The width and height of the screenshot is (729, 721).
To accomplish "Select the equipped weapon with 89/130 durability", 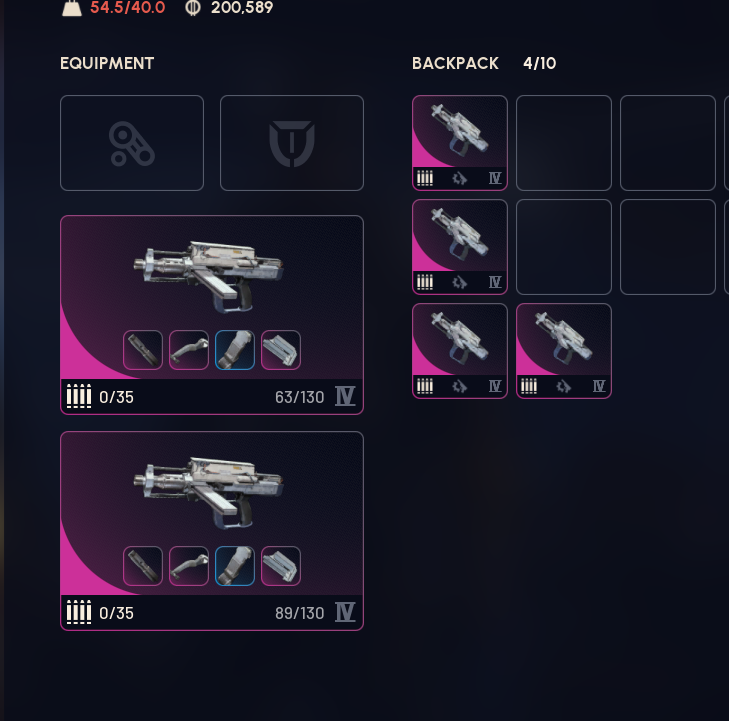I will [211, 486].
